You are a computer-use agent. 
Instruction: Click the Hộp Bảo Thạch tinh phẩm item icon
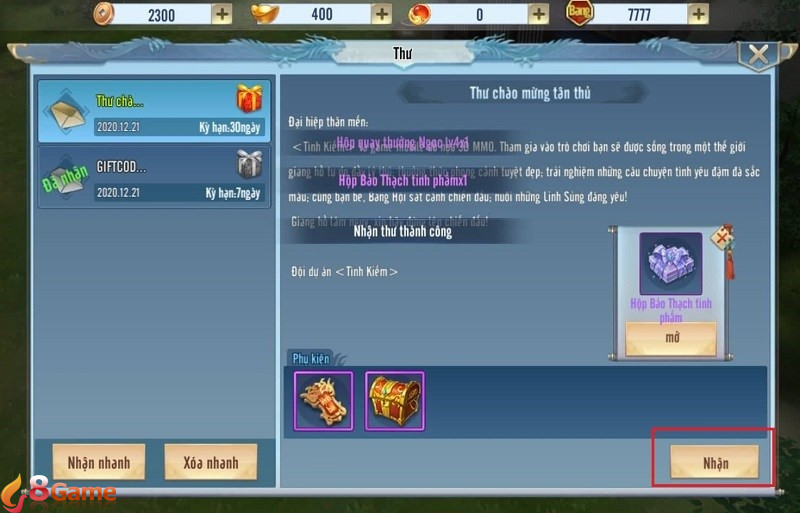click(671, 263)
